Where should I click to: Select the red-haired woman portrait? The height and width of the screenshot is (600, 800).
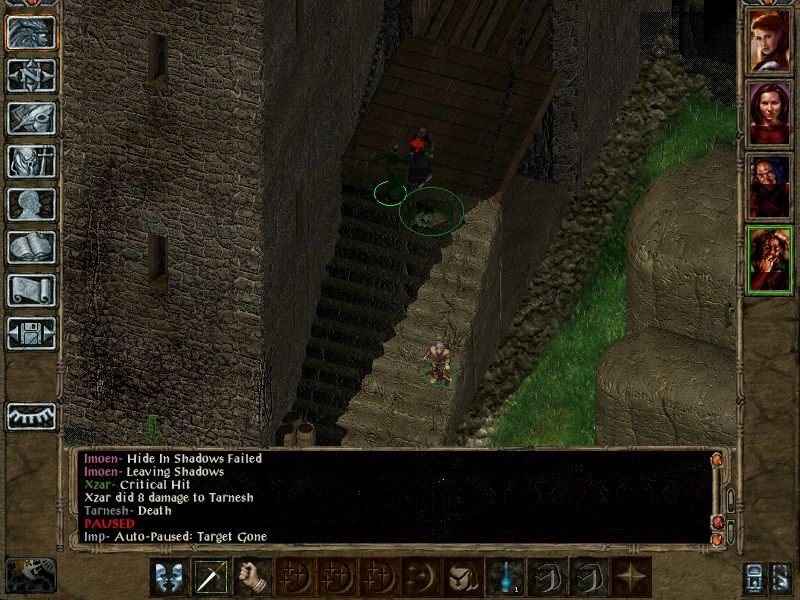[770, 41]
